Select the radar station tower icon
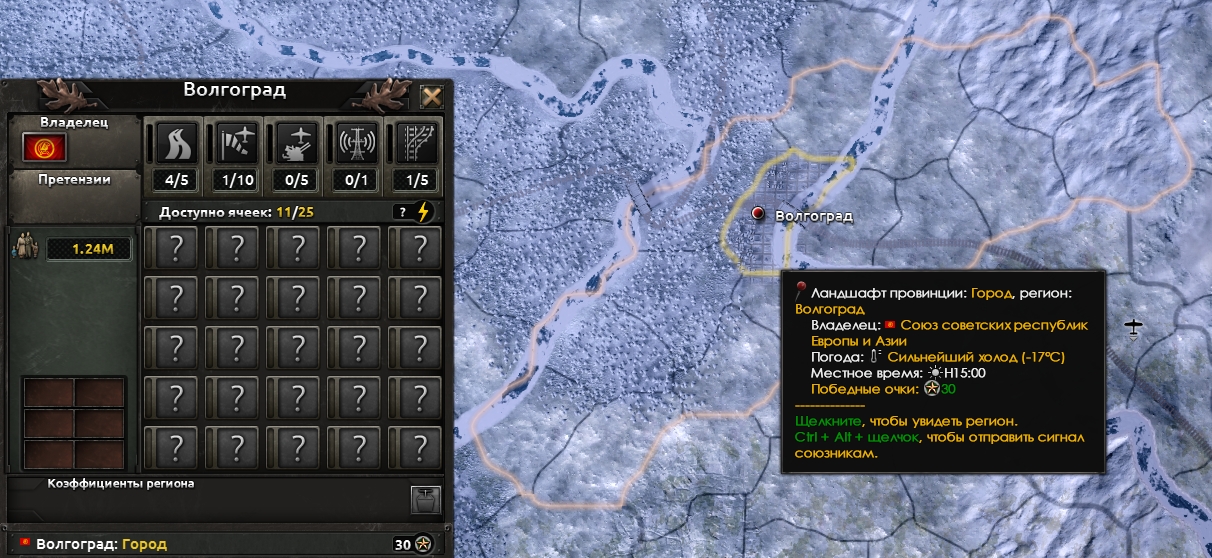Image resolution: width=1212 pixels, height=558 pixels. (356, 143)
